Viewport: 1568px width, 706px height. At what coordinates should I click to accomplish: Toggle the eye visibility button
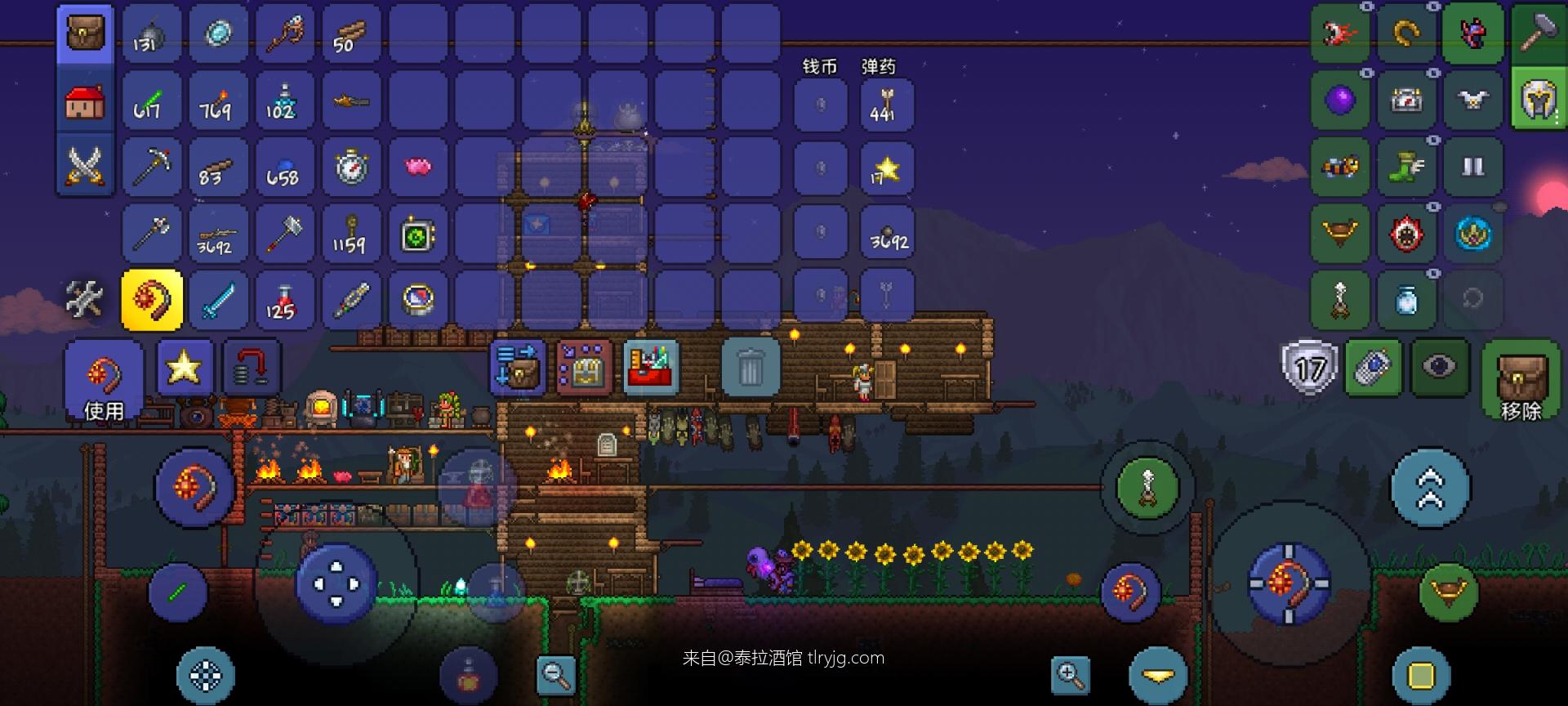[1439, 367]
